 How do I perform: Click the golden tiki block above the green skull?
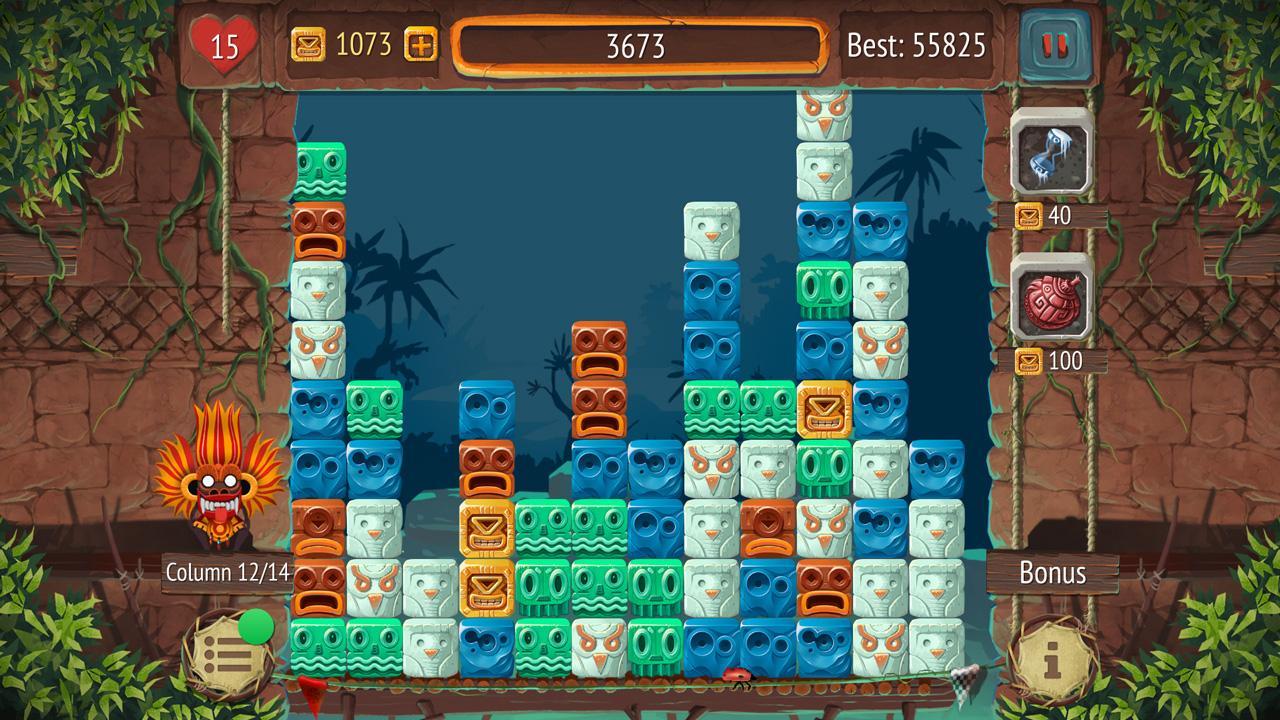tap(824, 409)
